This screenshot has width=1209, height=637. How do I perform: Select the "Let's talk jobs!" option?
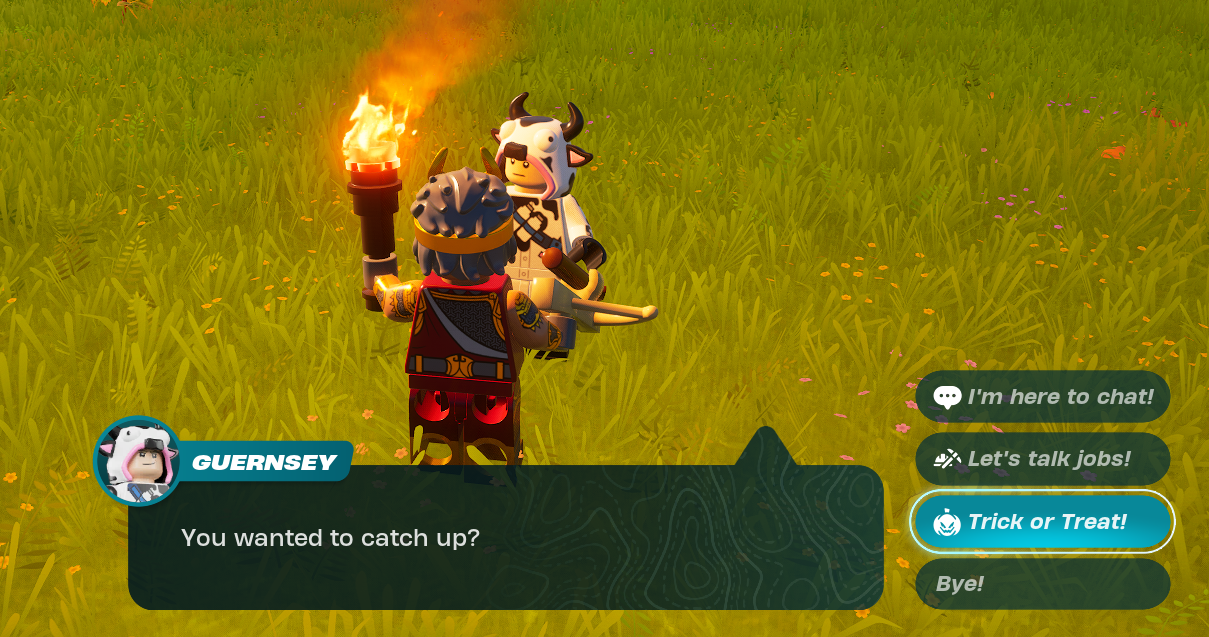tap(1043, 459)
